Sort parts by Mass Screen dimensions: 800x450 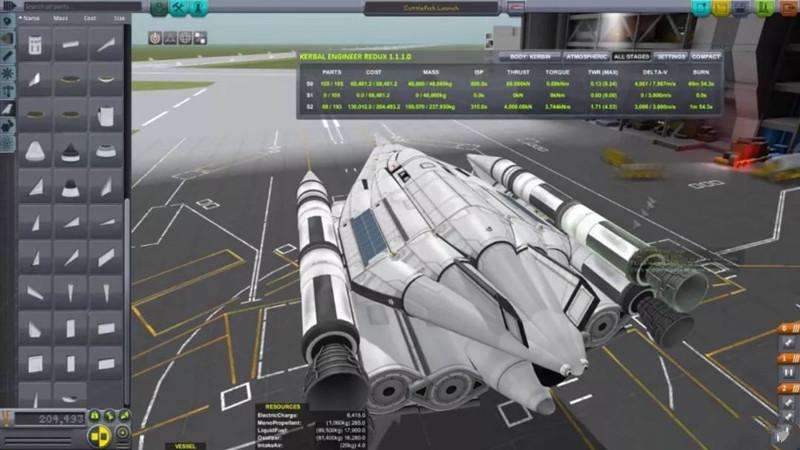click(61, 18)
